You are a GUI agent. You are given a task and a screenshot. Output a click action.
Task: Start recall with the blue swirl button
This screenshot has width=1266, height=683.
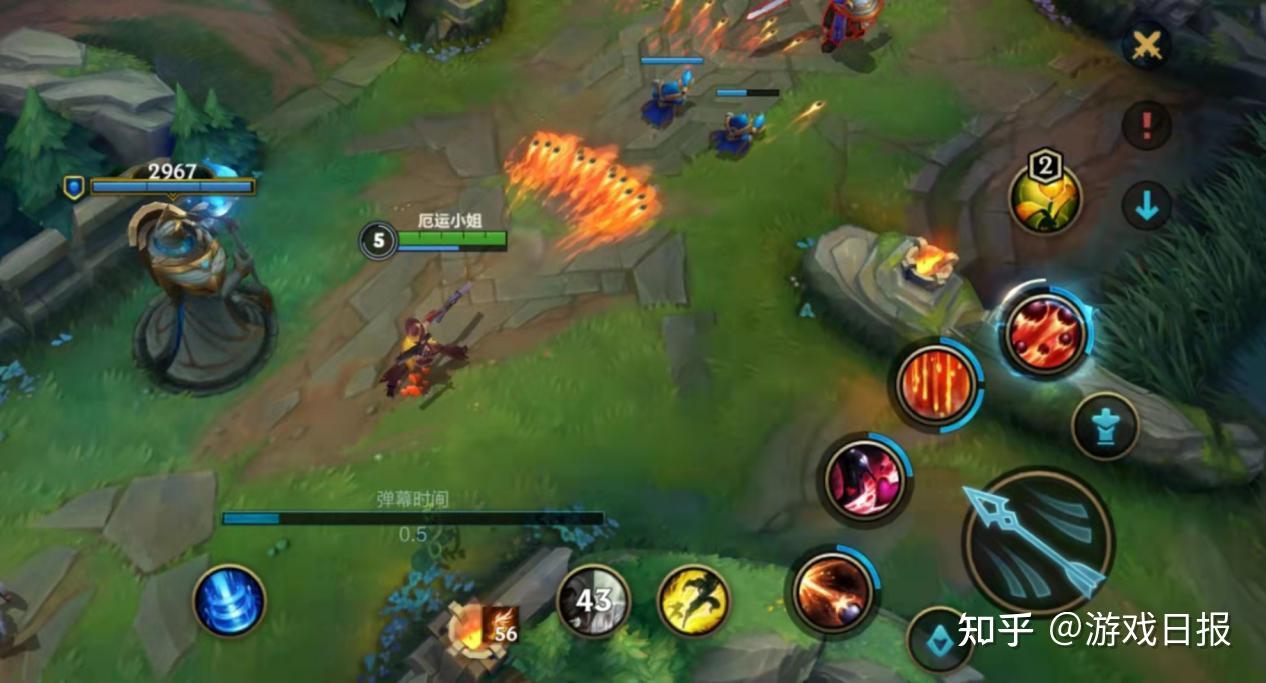[x=229, y=600]
